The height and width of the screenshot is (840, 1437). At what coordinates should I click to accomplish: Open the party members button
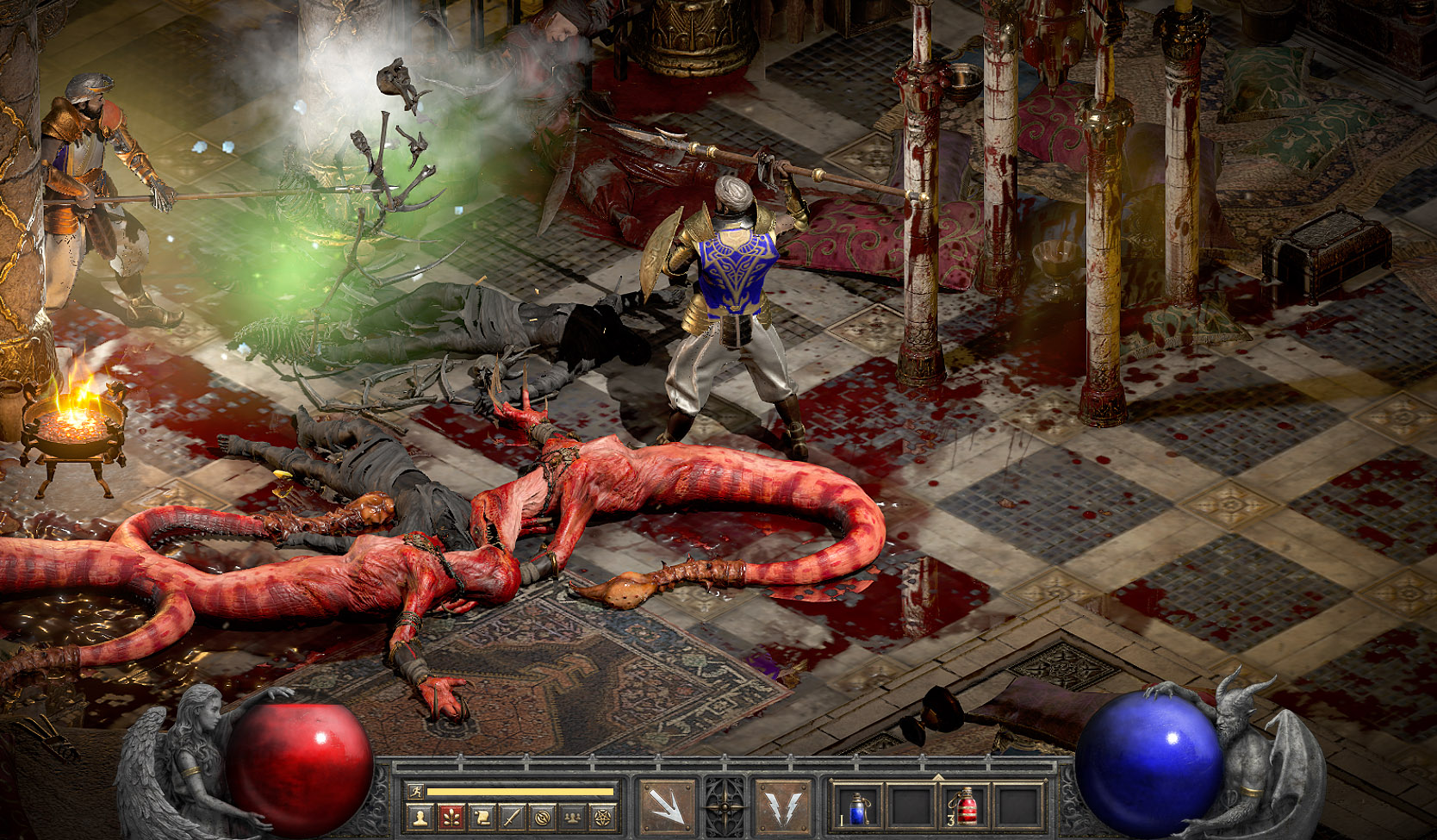tap(572, 817)
